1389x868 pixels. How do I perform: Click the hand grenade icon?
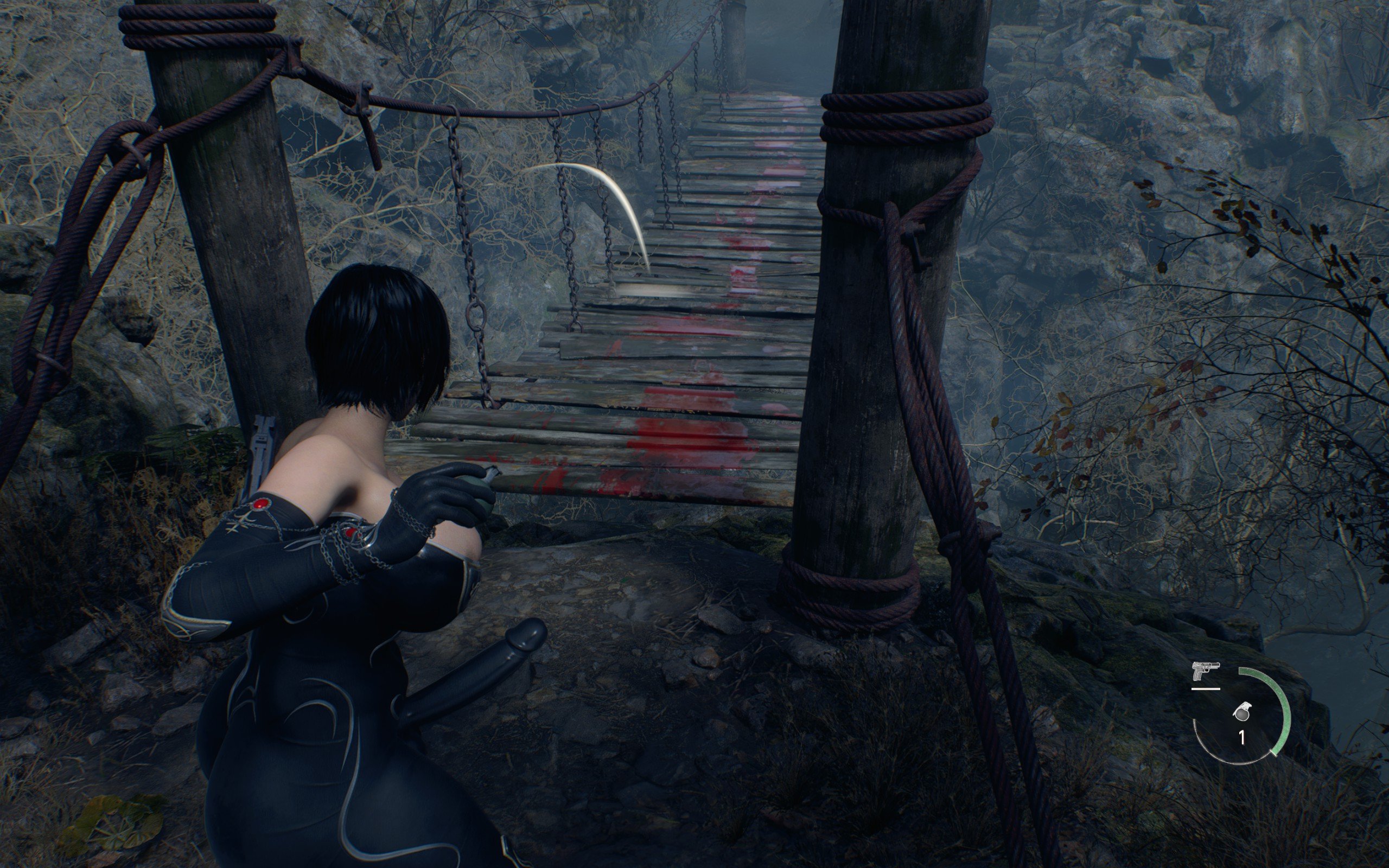point(1242,712)
